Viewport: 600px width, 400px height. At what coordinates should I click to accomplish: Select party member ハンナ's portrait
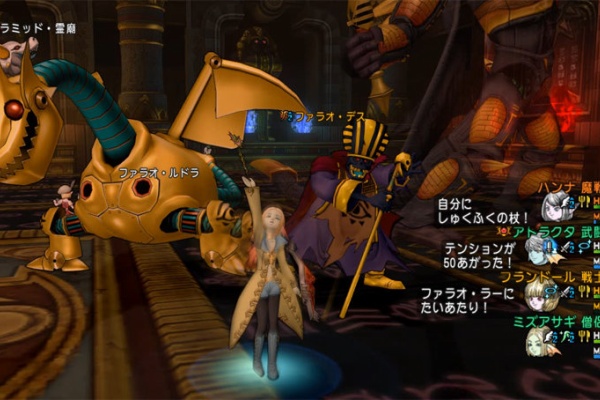(x=556, y=207)
